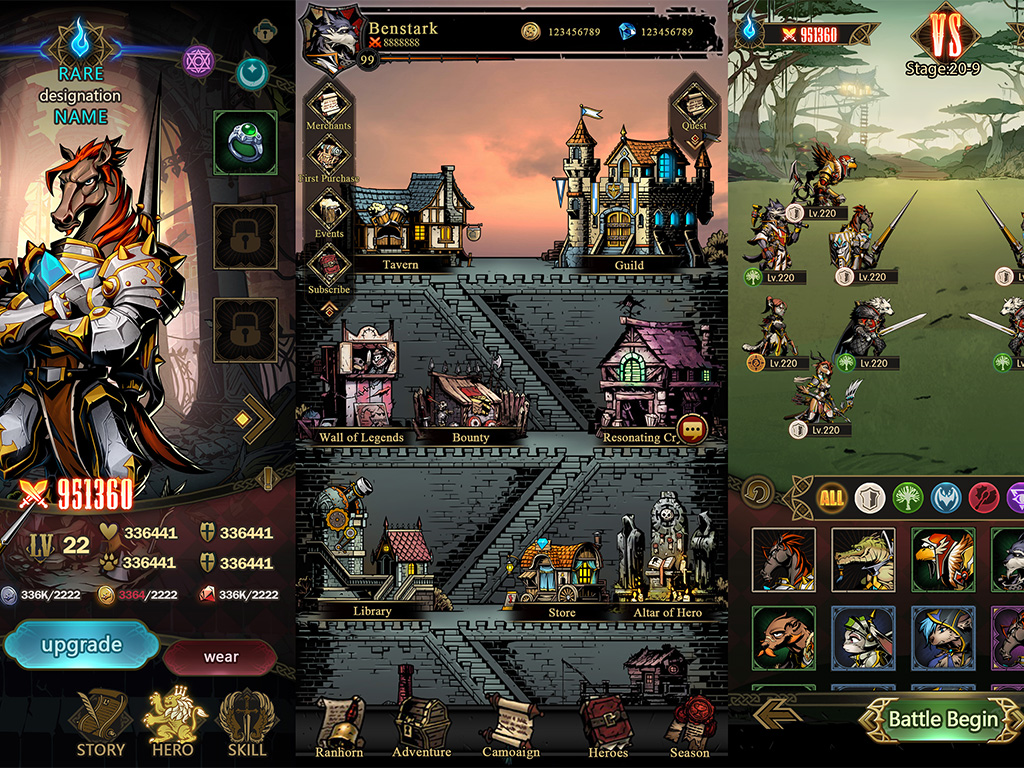Viewport: 1024px width, 768px height.
Task: Select the red wear button
Action: click(x=221, y=657)
